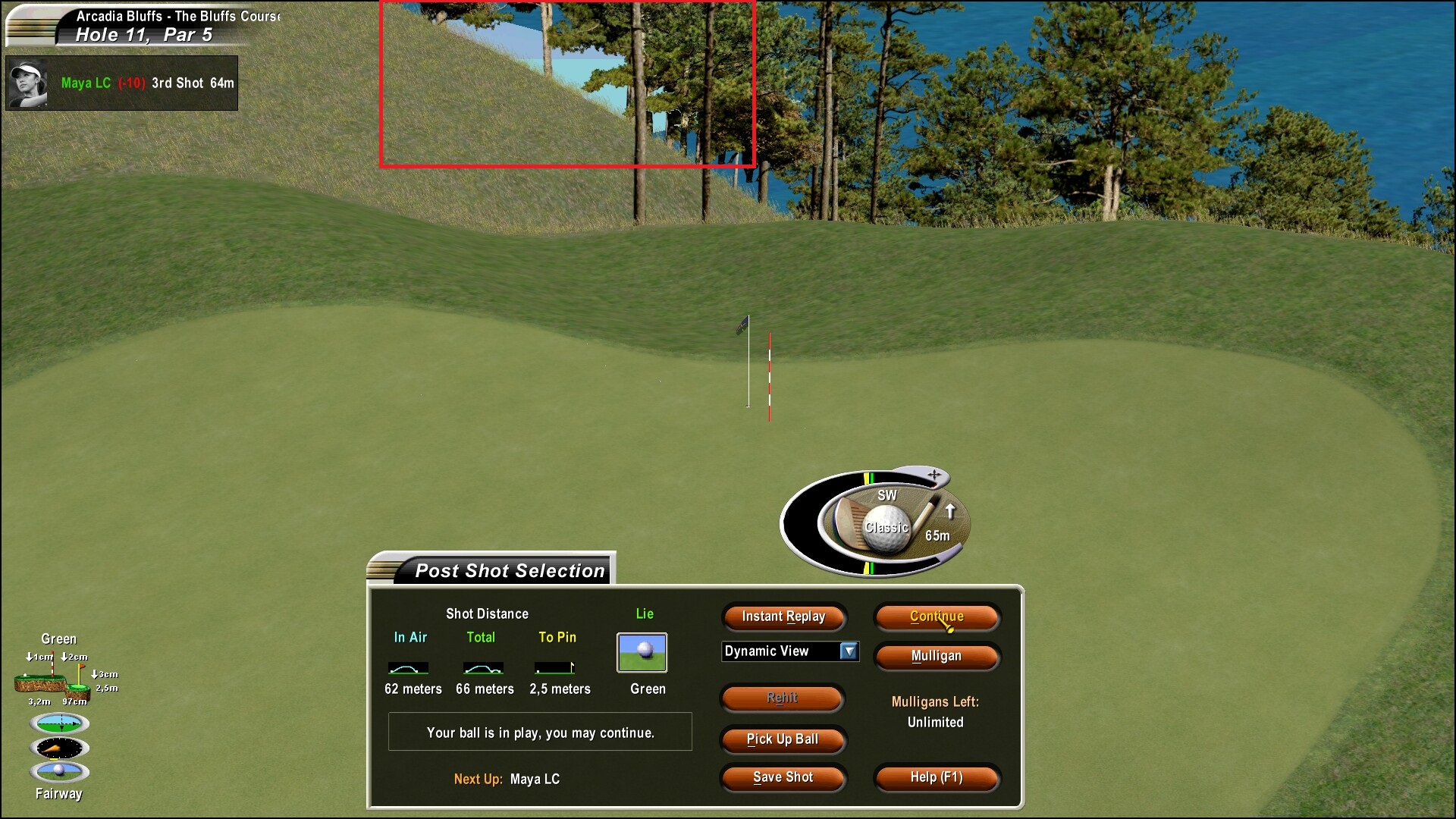Choose Pick Up Ball
Viewport: 1456px width, 819px height.
tap(782, 739)
